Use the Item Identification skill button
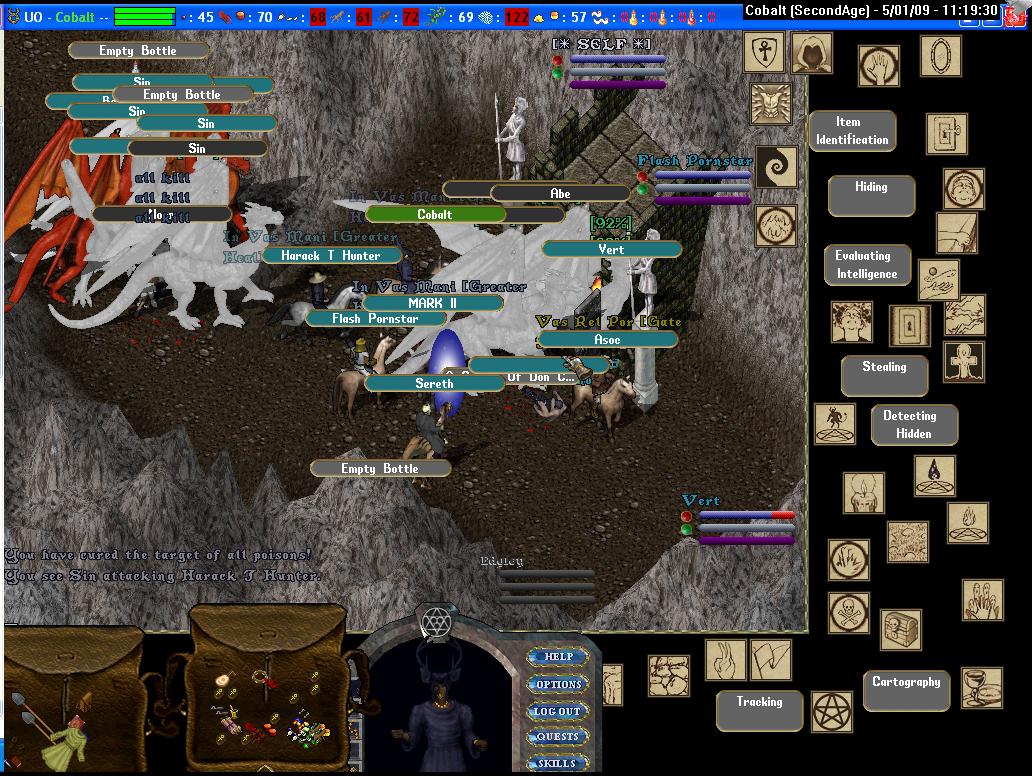1032x776 pixels. tap(852, 131)
